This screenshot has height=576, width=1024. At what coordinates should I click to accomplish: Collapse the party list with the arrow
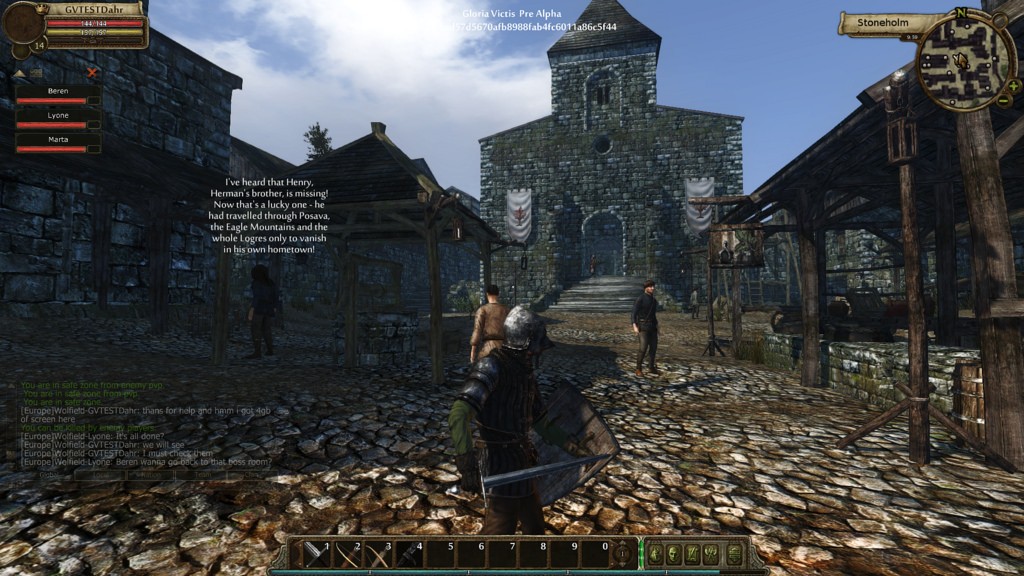point(19,73)
